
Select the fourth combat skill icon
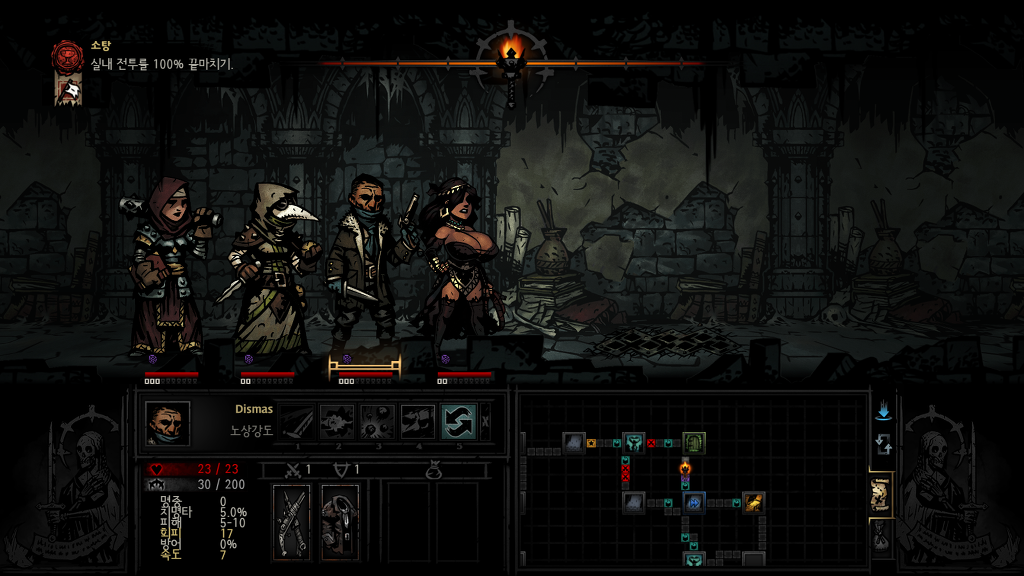tap(418, 422)
